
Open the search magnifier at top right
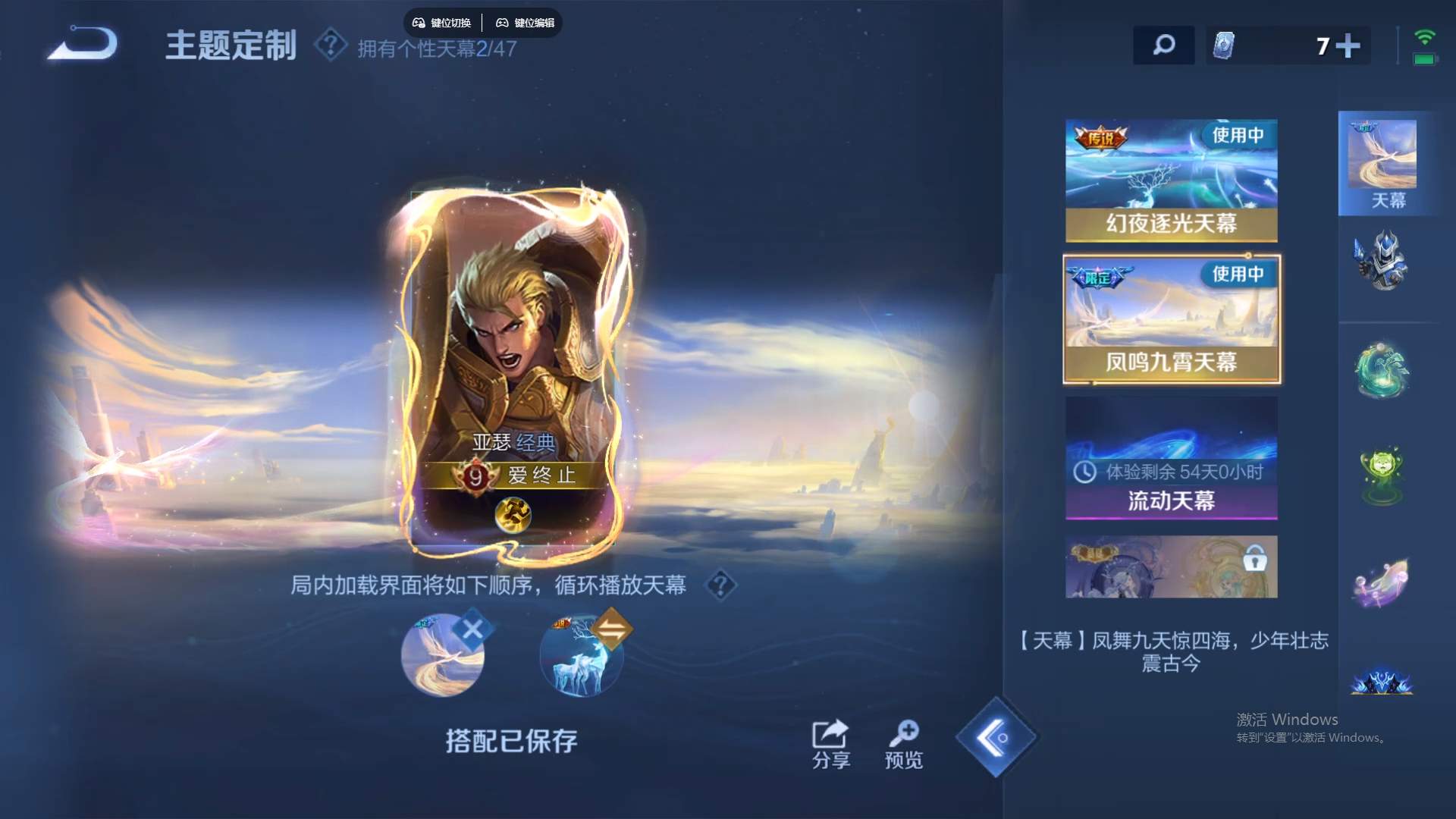(1164, 45)
